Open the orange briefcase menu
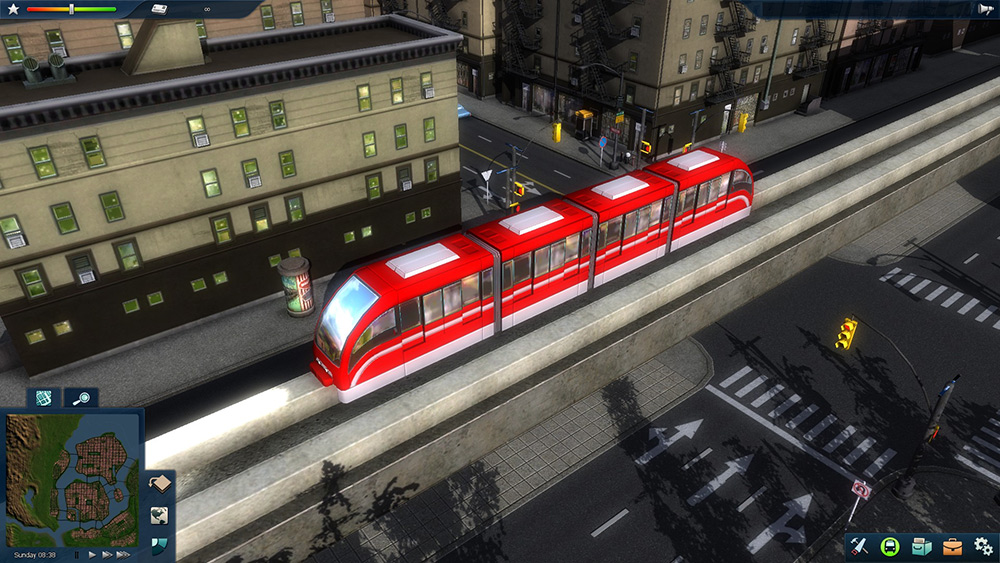Viewport: 1000px width, 563px height. point(952,547)
